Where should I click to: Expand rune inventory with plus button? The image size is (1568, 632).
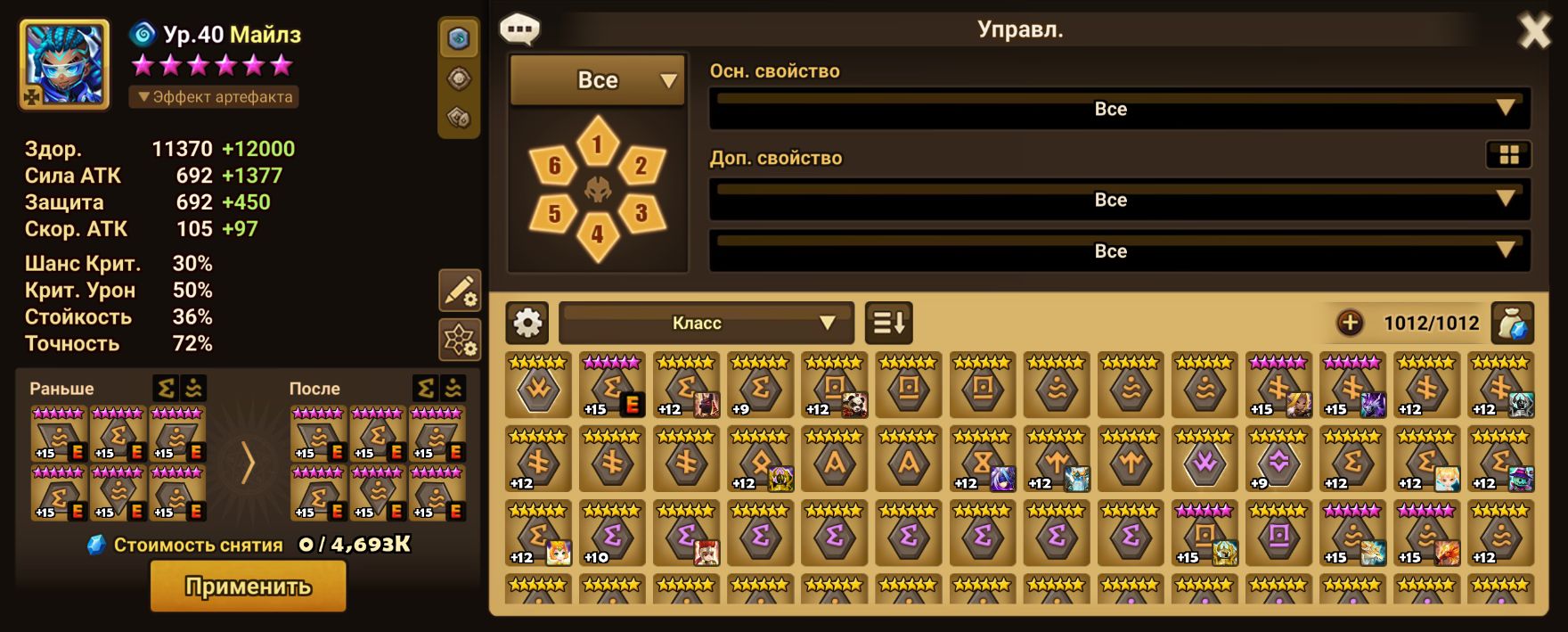pyautogui.click(x=1350, y=323)
